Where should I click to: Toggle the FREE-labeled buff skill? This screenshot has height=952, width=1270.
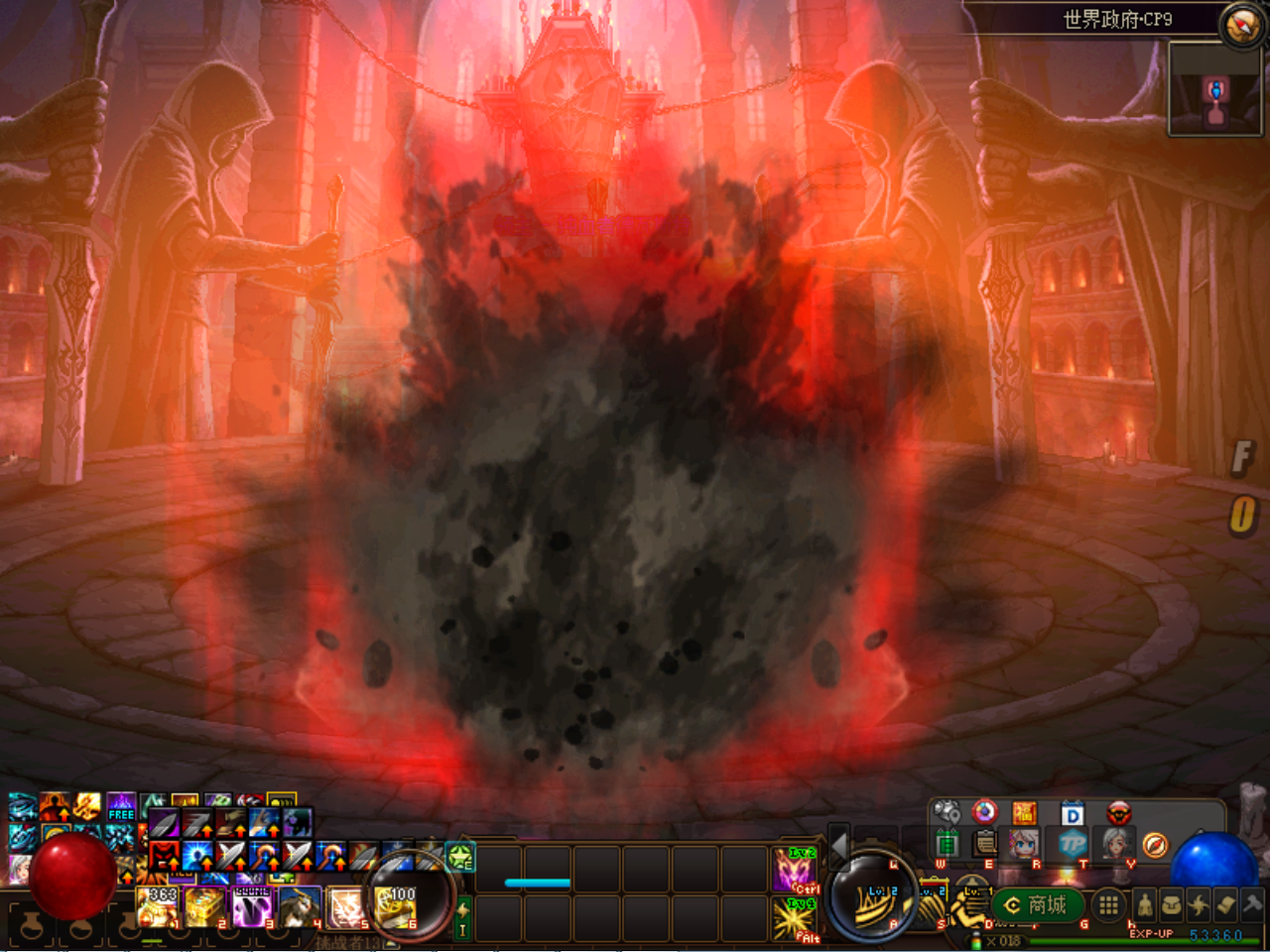click(x=120, y=805)
